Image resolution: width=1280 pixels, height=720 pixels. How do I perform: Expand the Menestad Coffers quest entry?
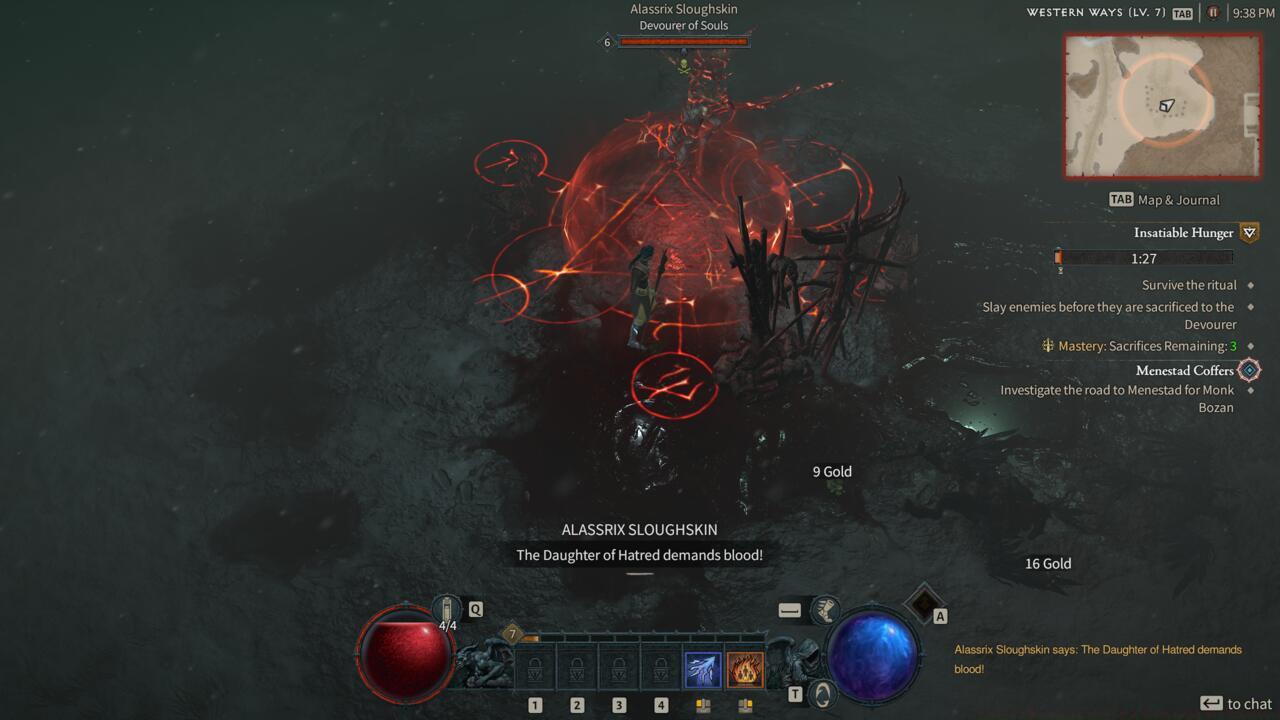[1184, 370]
